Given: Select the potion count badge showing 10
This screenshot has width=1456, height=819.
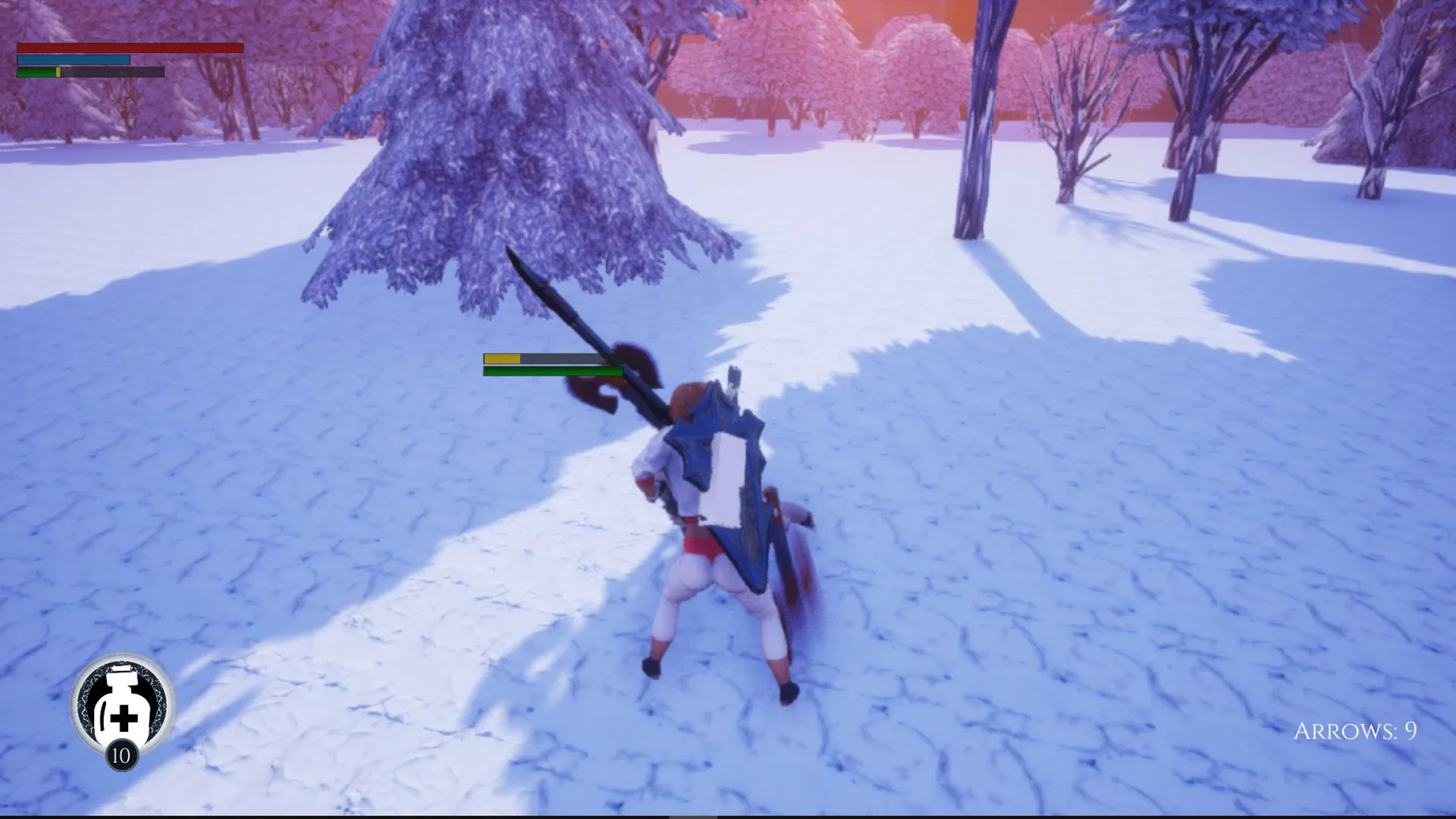Looking at the screenshot, I should pos(121,755).
